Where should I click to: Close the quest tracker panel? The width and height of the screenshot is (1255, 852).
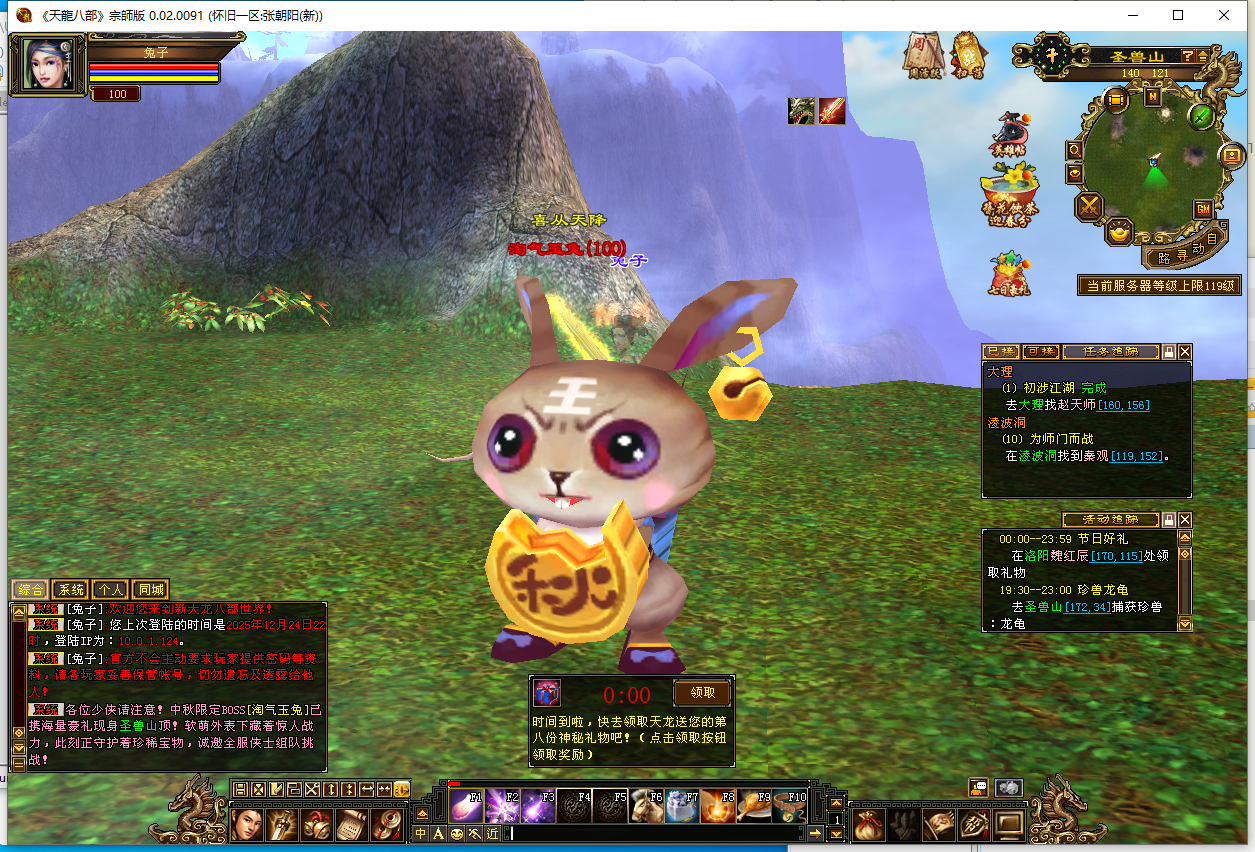coord(1185,352)
